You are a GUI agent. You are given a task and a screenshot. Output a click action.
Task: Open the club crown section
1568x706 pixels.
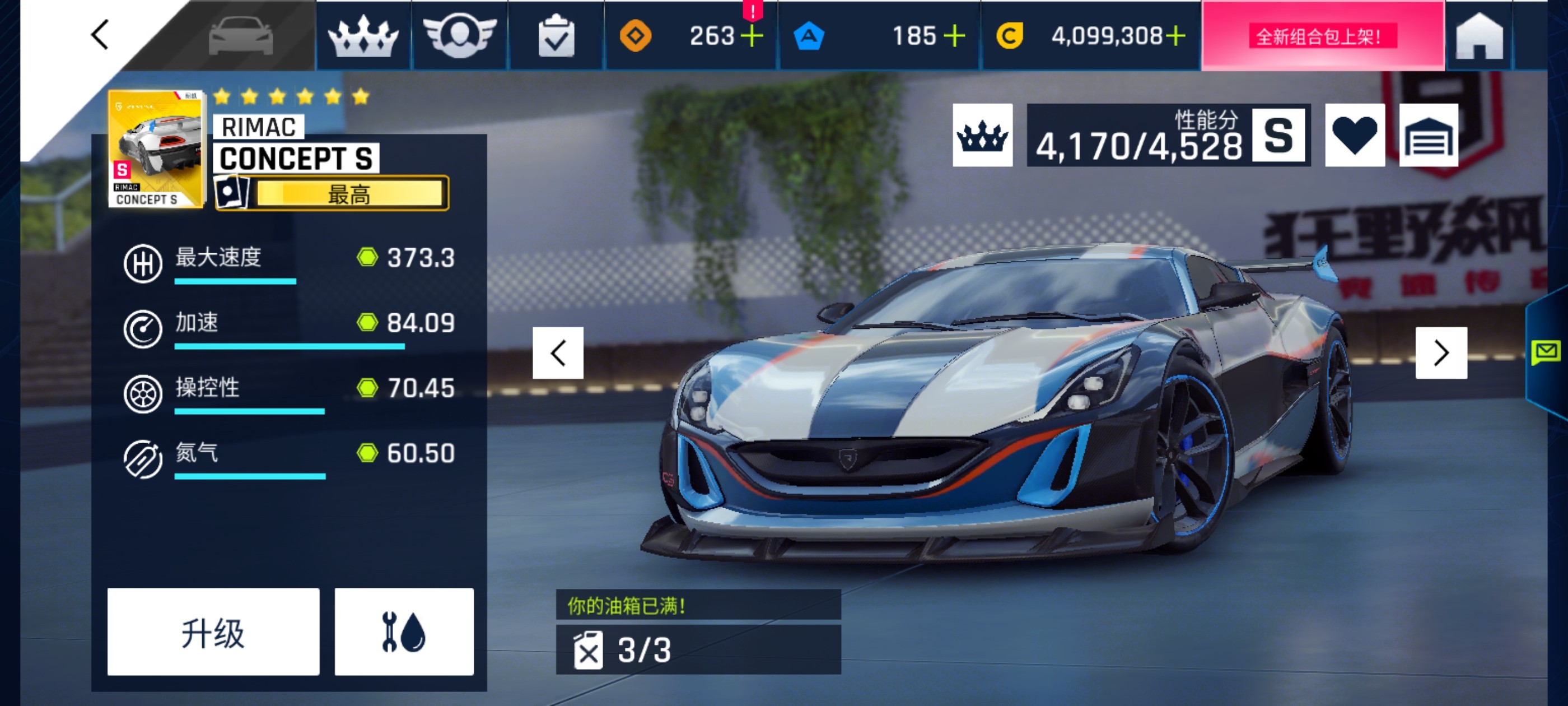click(x=363, y=36)
